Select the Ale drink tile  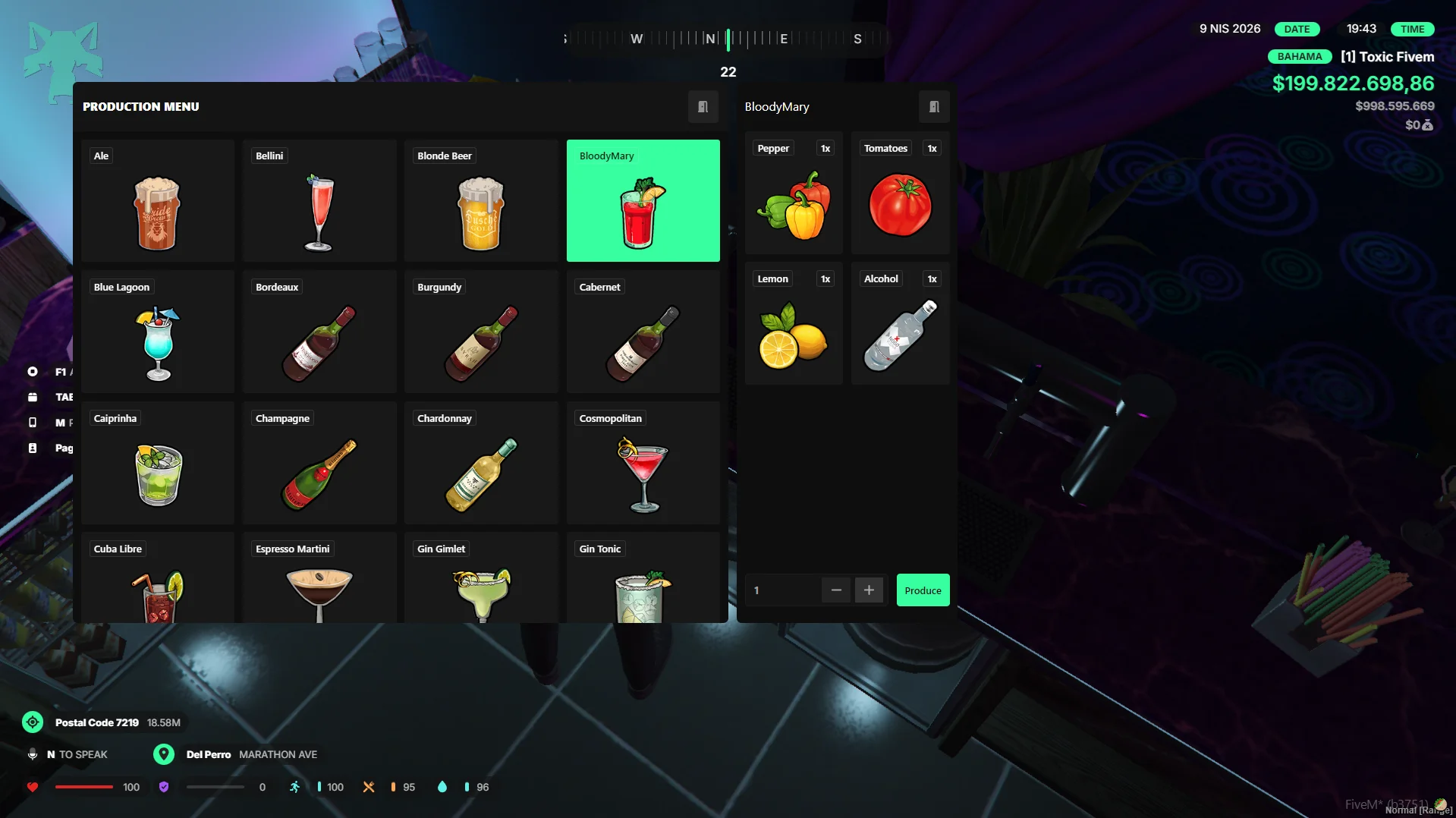[x=158, y=201]
